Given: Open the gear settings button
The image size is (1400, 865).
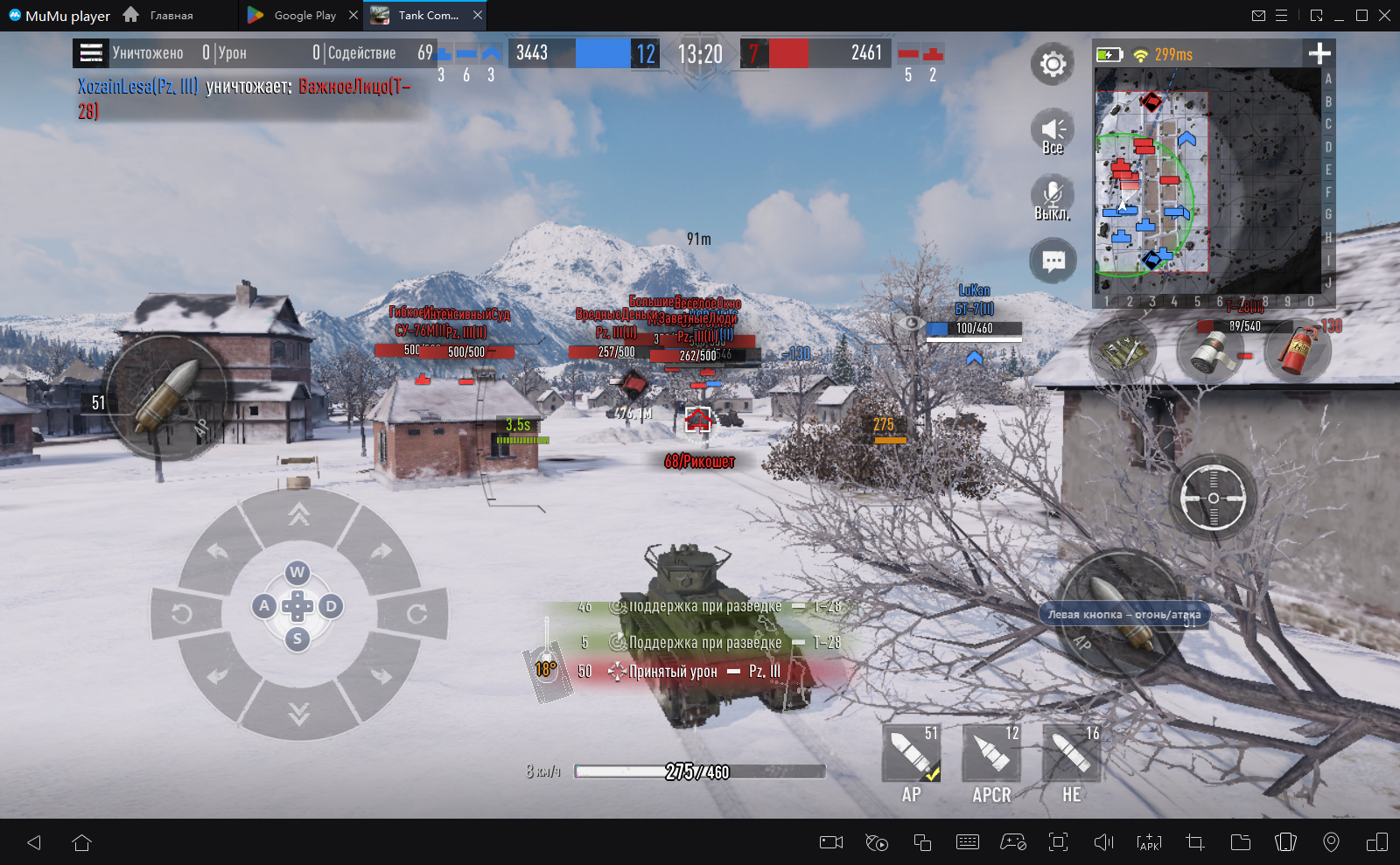Looking at the screenshot, I should tap(1053, 64).
